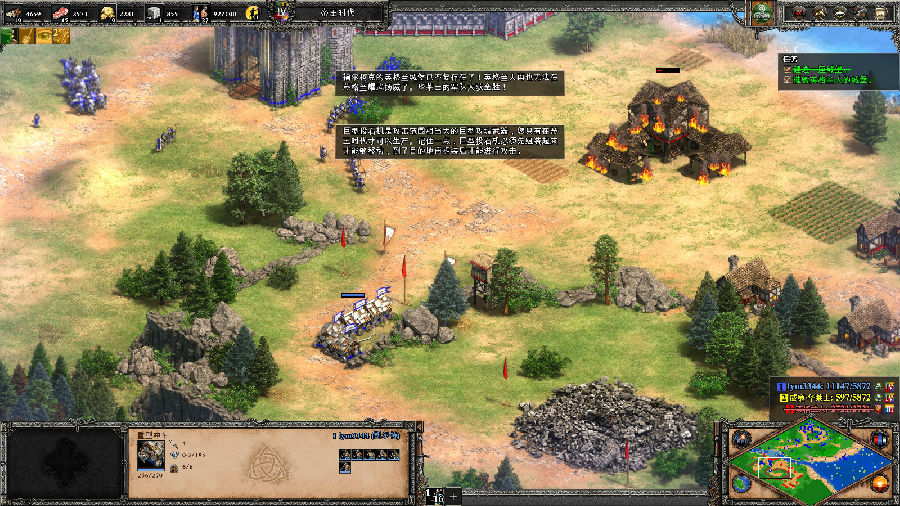Click the minimap button at top-right corner
The height and width of the screenshot is (506, 900).
click(x=880, y=439)
